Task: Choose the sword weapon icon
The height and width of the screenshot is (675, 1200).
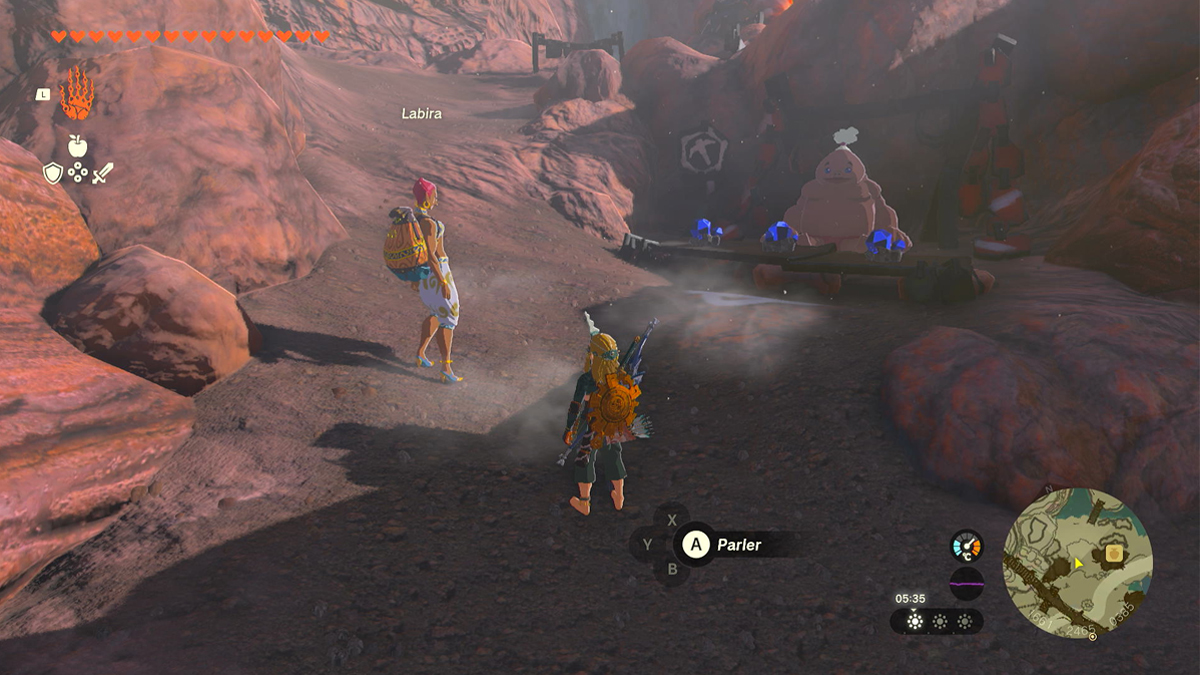Action: 103,173
